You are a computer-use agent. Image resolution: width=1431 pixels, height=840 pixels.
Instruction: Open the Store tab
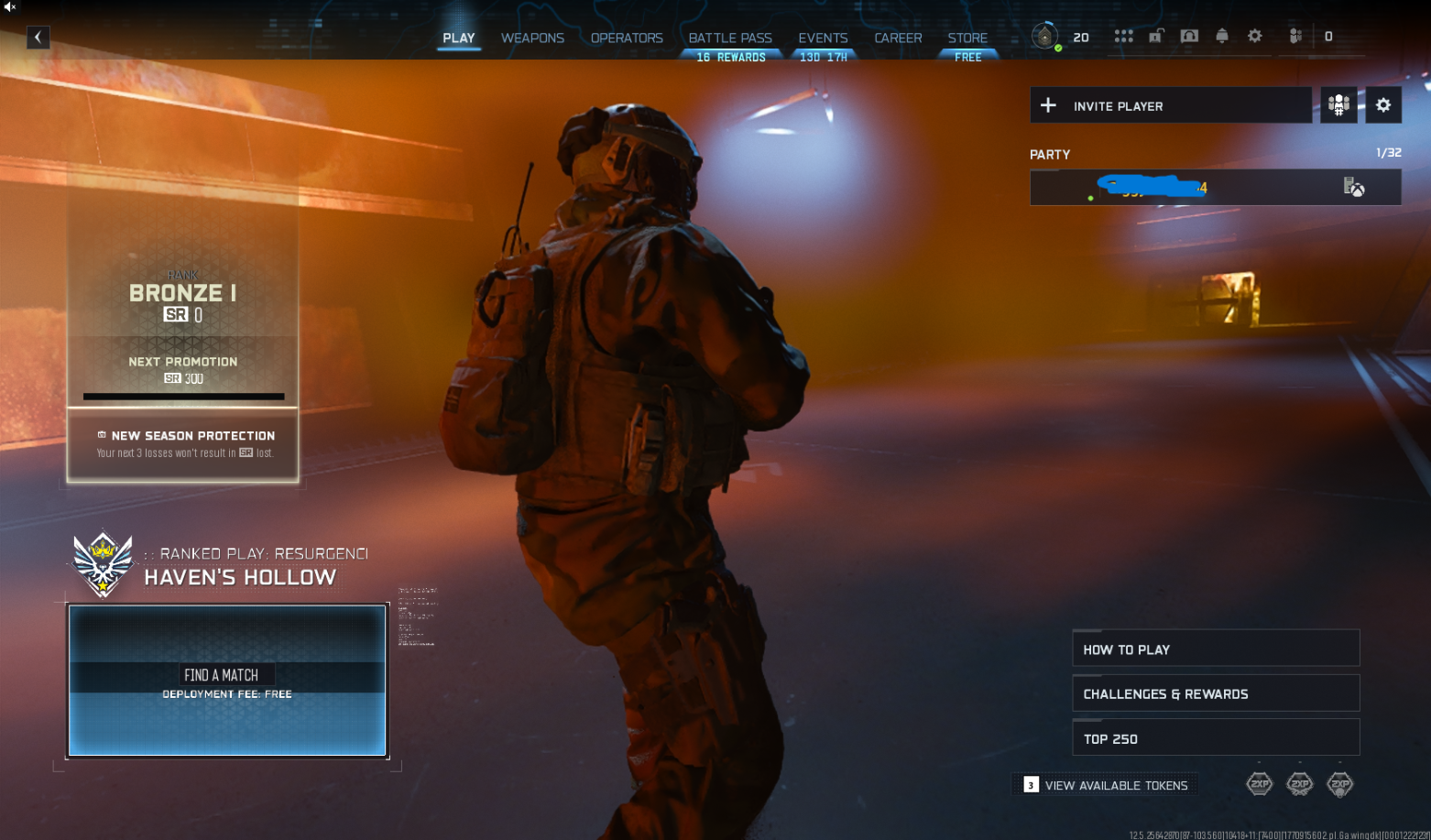point(967,38)
